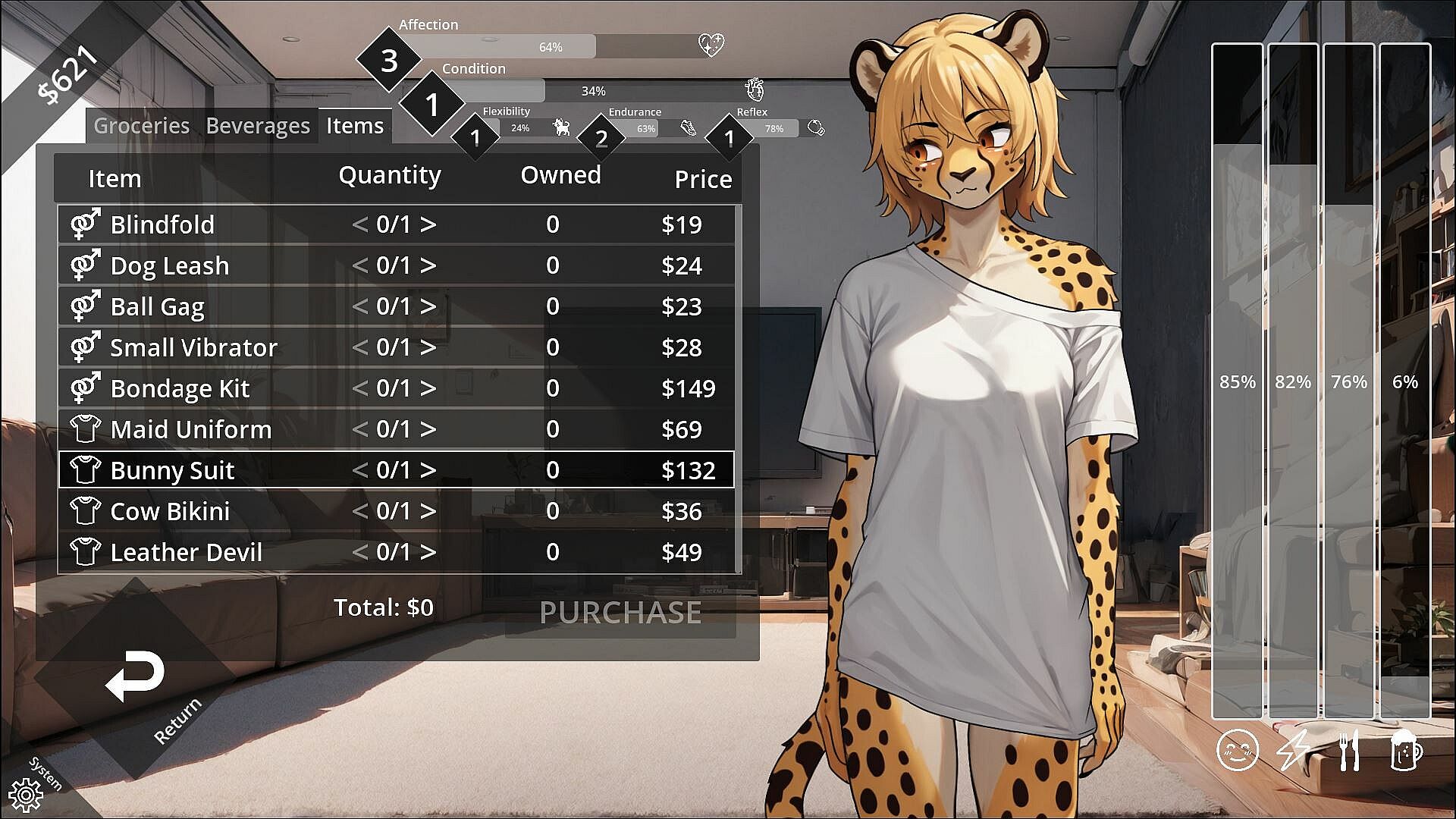This screenshot has height=819, width=1456.
Task: Select the Small Vibrator row
Action: (x=194, y=347)
